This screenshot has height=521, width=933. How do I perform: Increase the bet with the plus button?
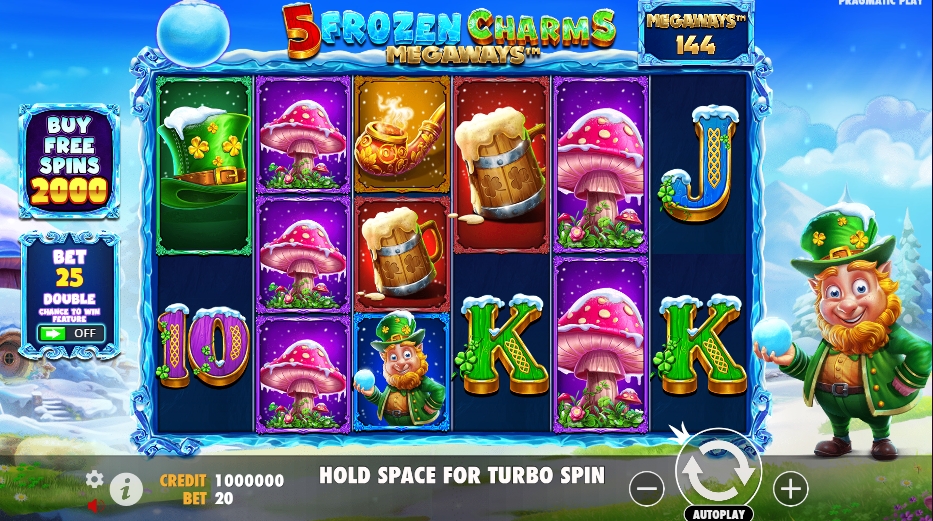[x=790, y=488]
